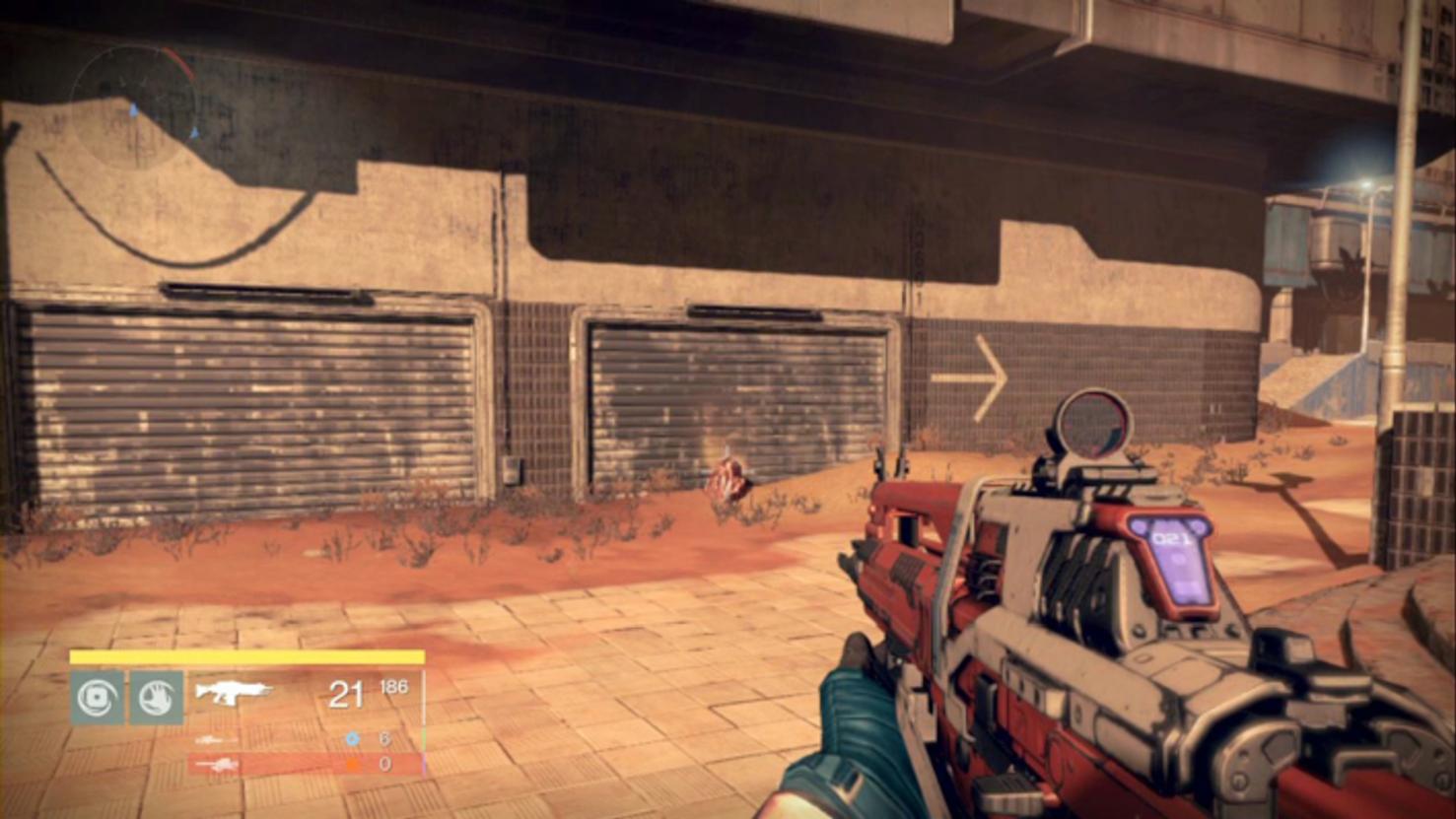Select the primary auto rifle weapon icon
1456x819 pixels.
click(x=233, y=693)
